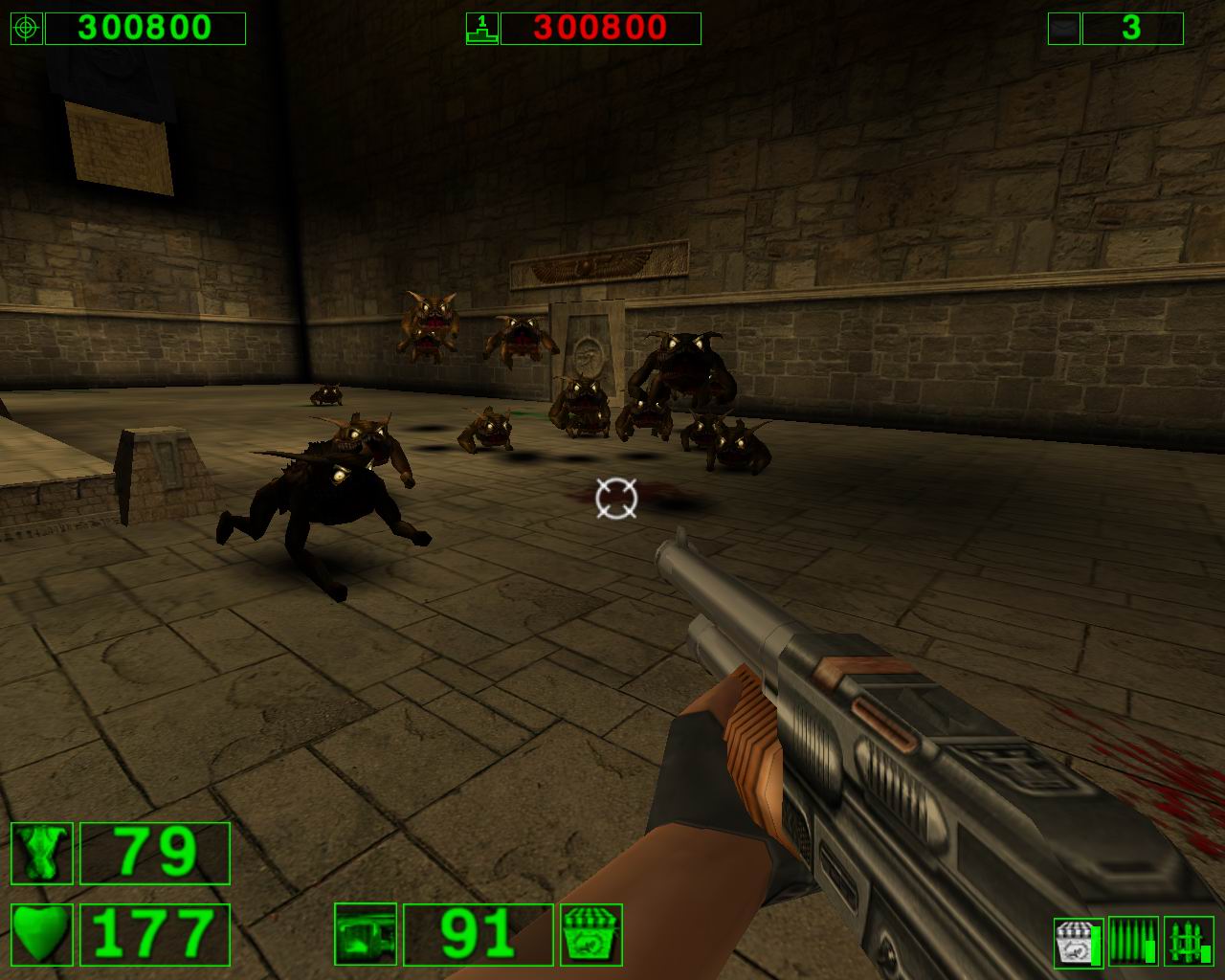Click the podium high score icon
The height and width of the screenshot is (980, 1225).
pos(481,29)
